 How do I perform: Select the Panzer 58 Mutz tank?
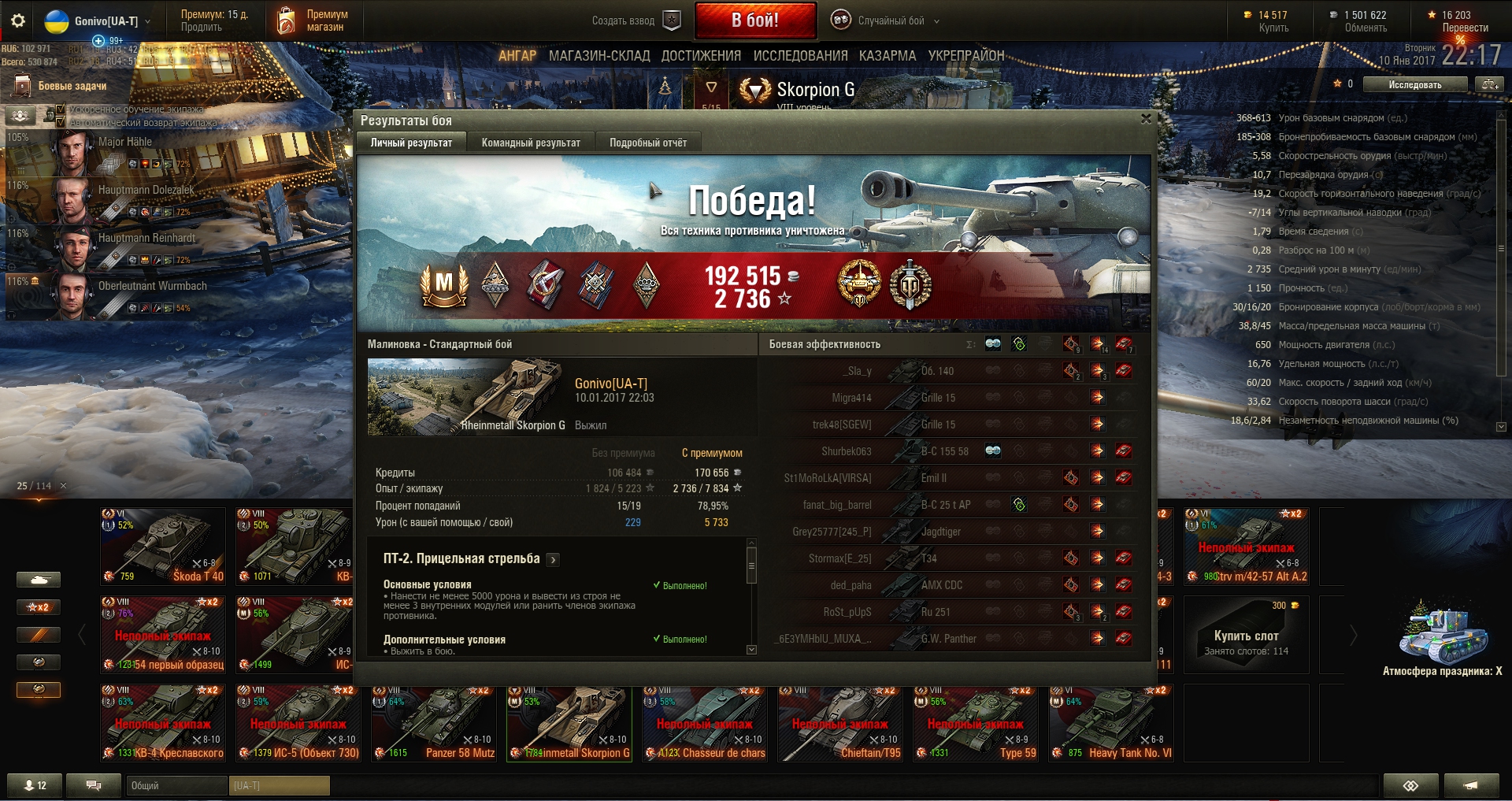tap(435, 723)
